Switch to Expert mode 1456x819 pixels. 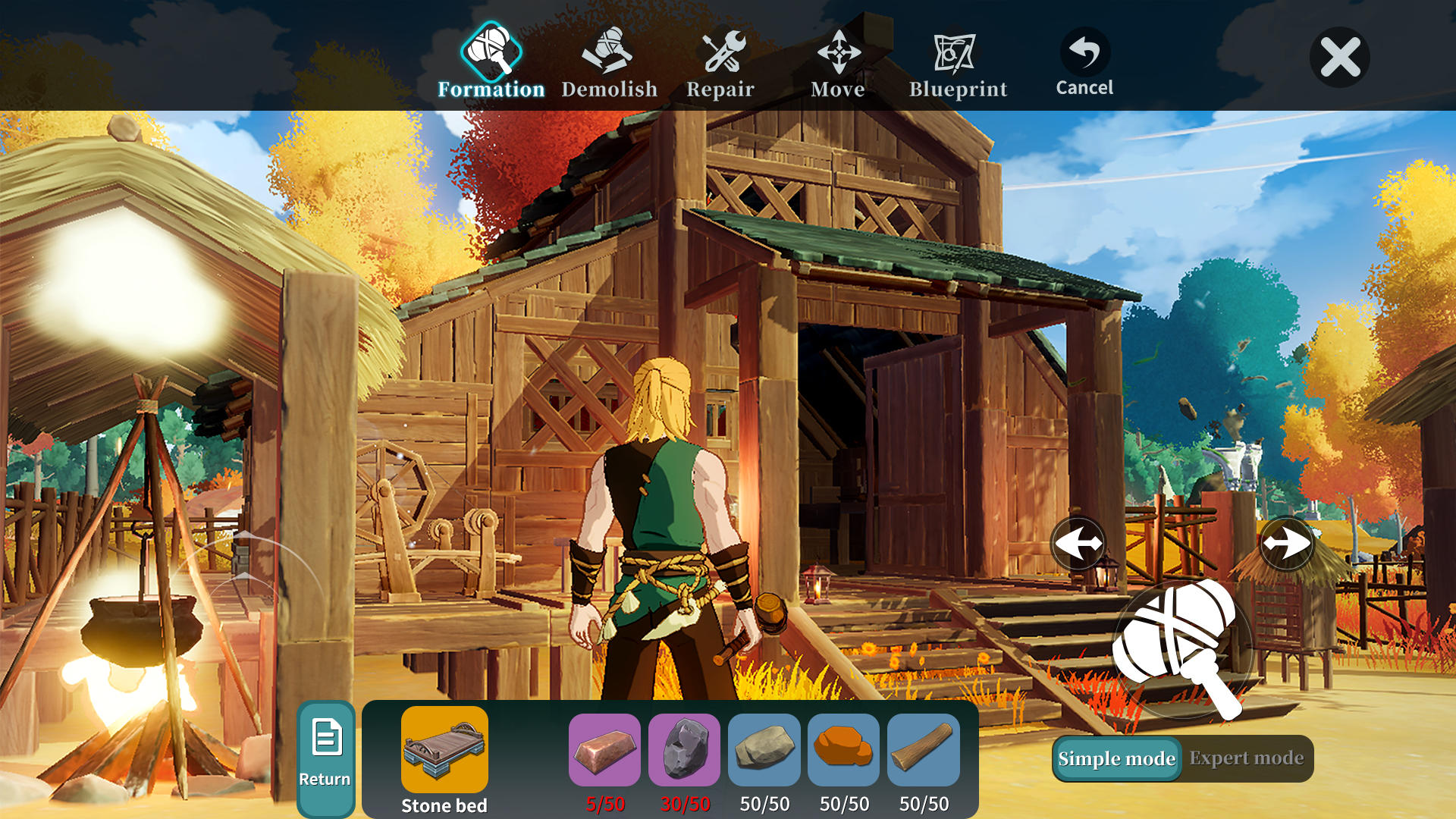pyautogui.click(x=1247, y=758)
